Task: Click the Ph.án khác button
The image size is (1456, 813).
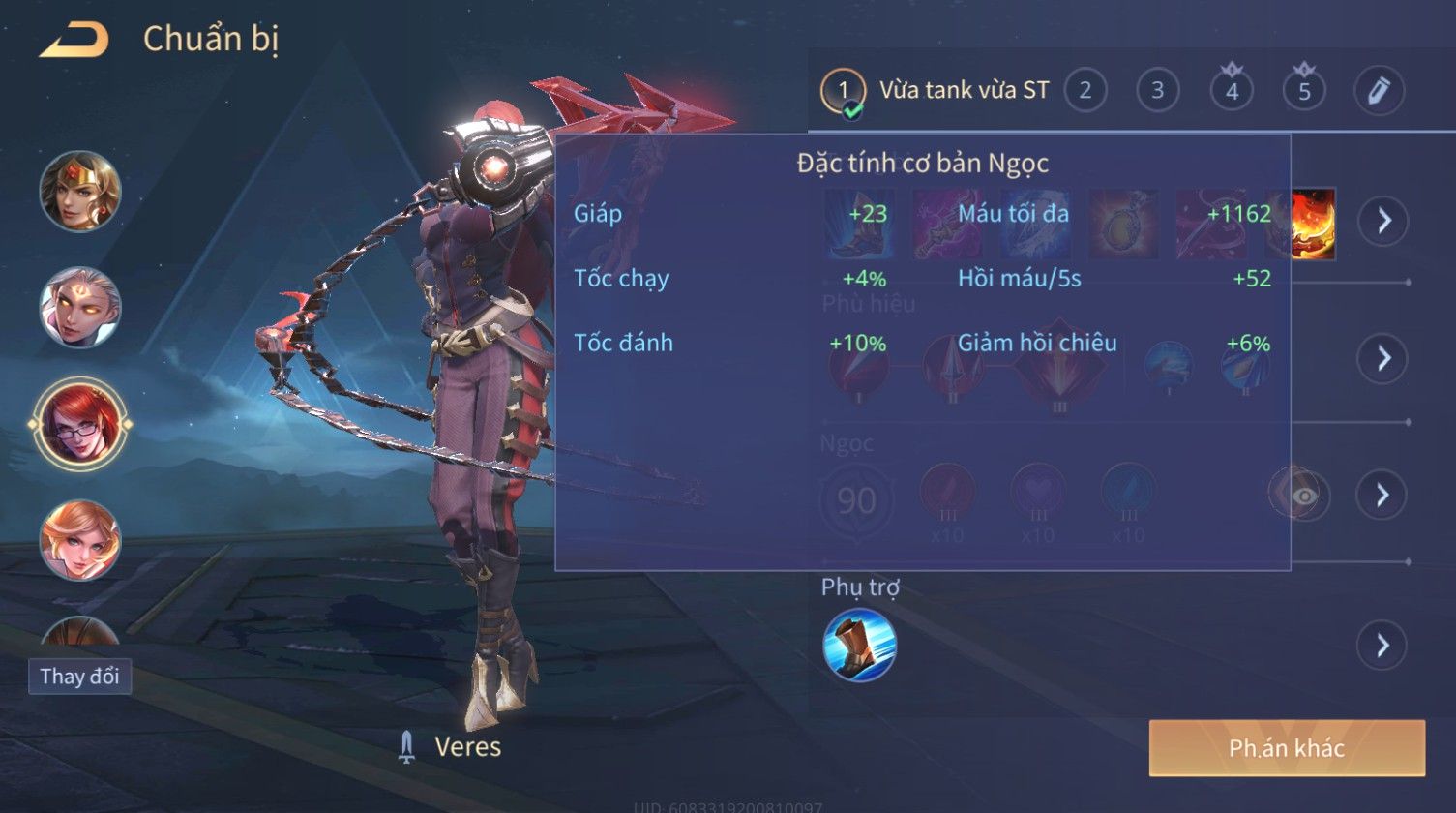Action: [1287, 748]
